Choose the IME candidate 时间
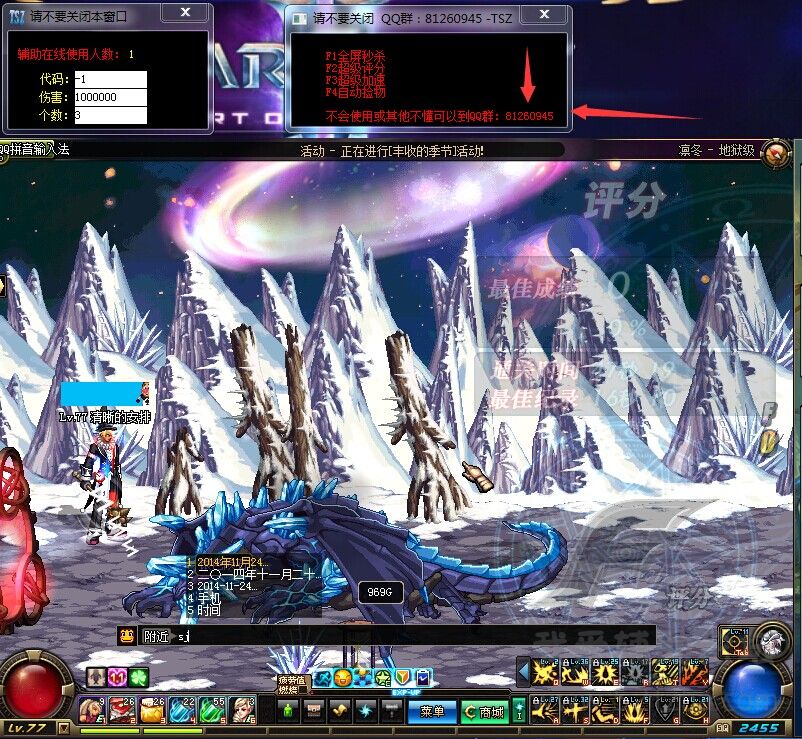 (208, 610)
